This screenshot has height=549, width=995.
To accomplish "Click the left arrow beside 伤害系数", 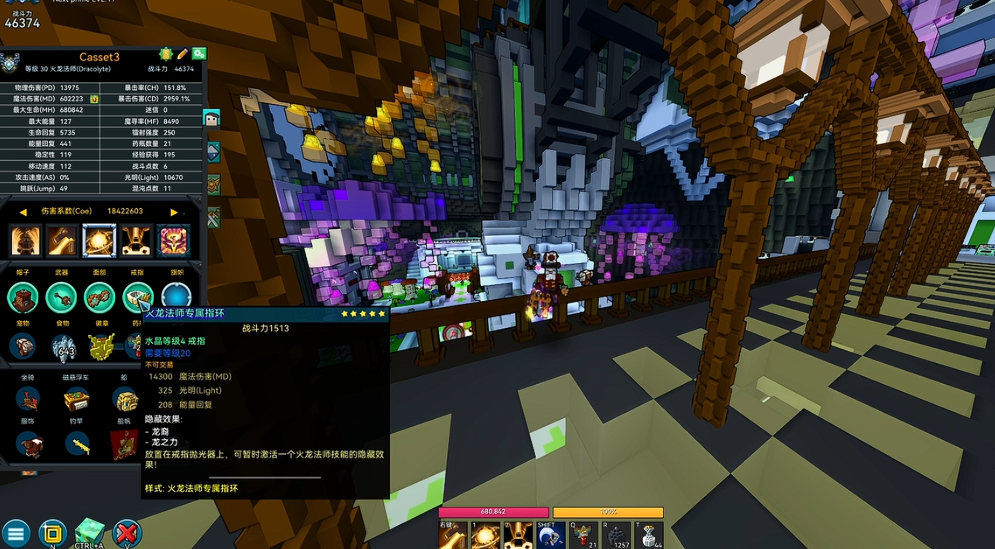I will click(23, 212).
